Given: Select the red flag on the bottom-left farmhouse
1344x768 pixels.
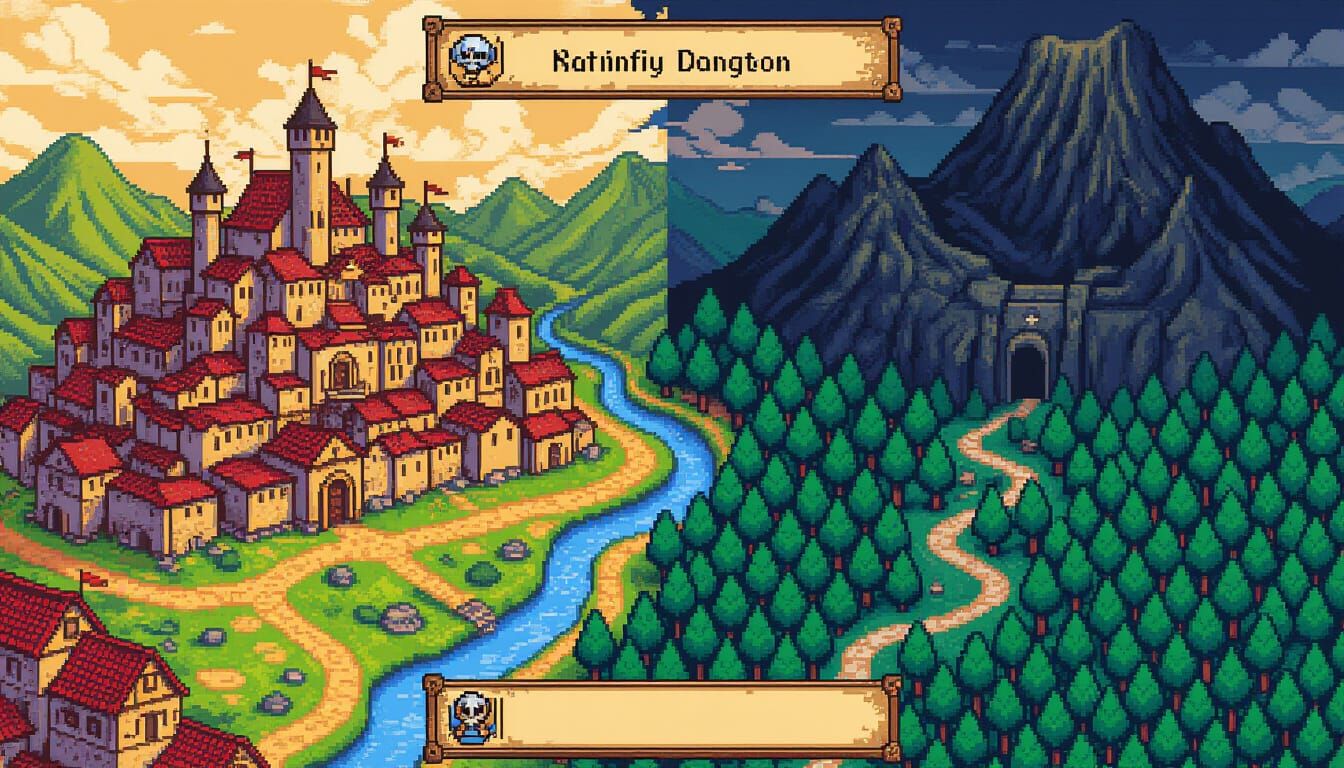Looking at the screenshot, I should [90, 580].
